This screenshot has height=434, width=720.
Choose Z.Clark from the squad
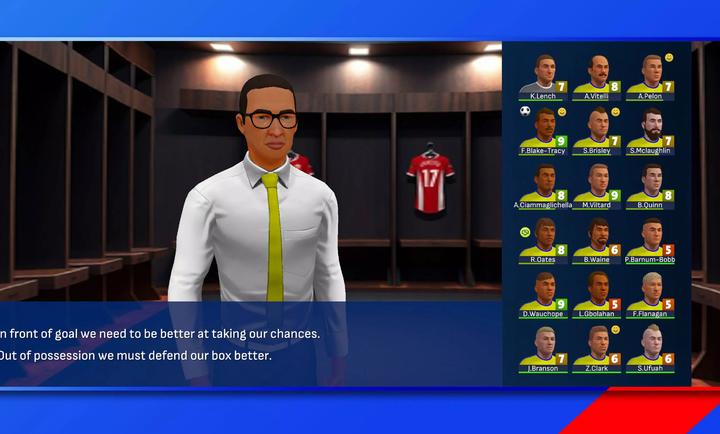point(597,346)
